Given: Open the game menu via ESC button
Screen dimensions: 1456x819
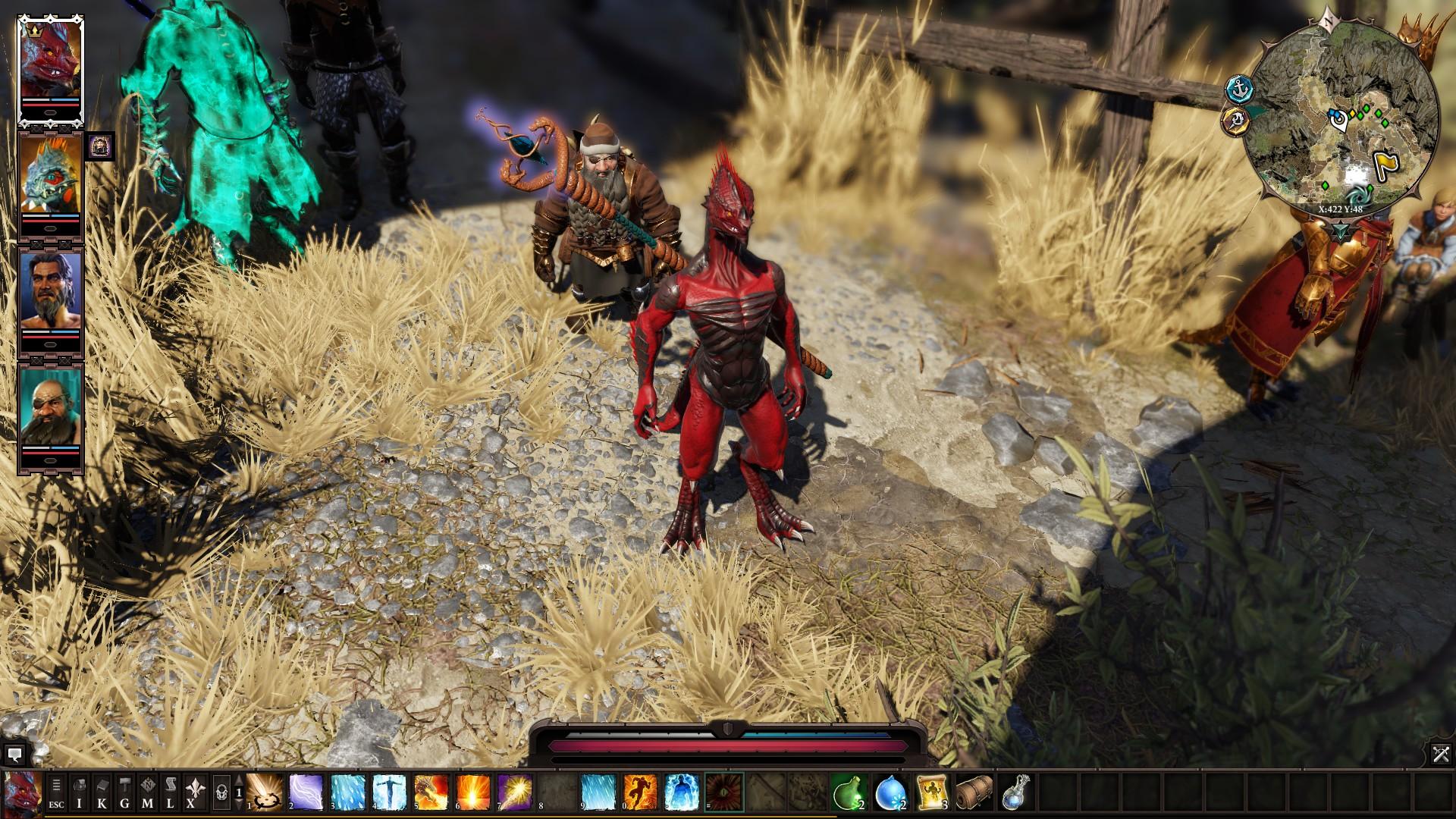Looking at the screenshot, I should pos(57,792).
